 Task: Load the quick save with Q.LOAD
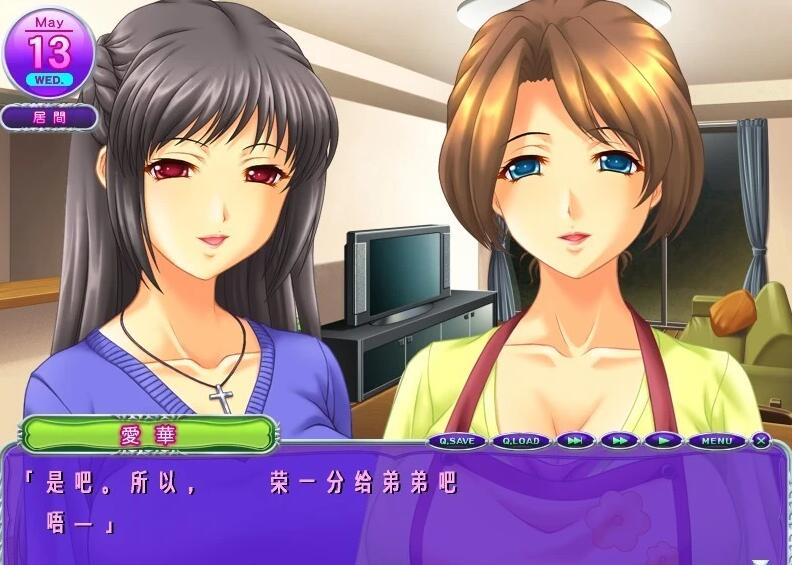520,440
